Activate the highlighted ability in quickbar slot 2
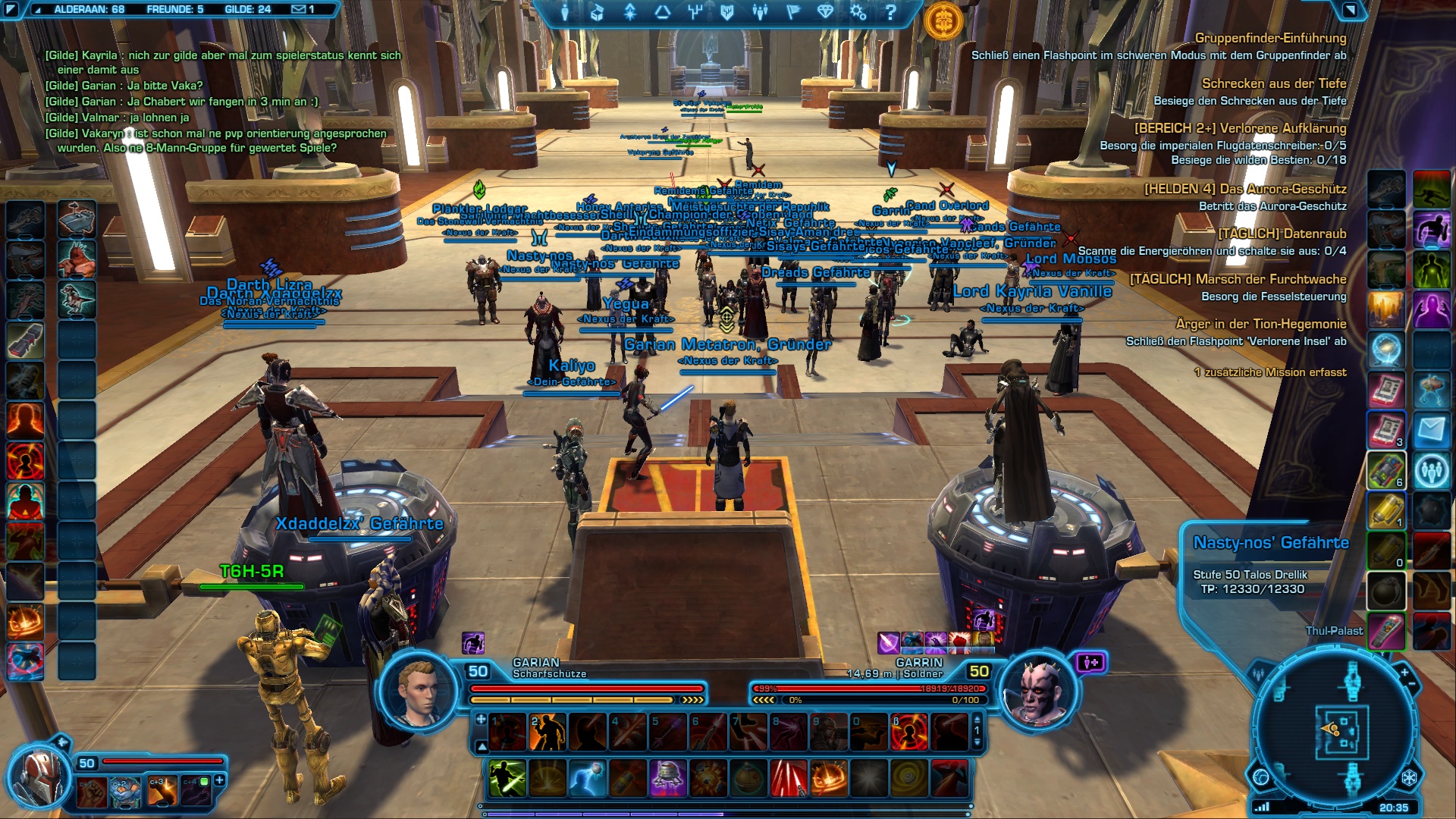 (548, 733)
